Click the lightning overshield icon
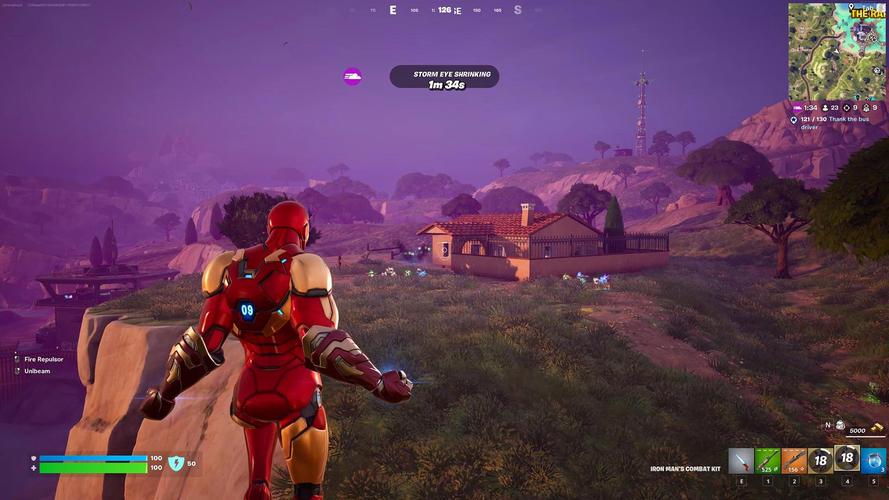This screenshot has width=889, height=500. 176,463
